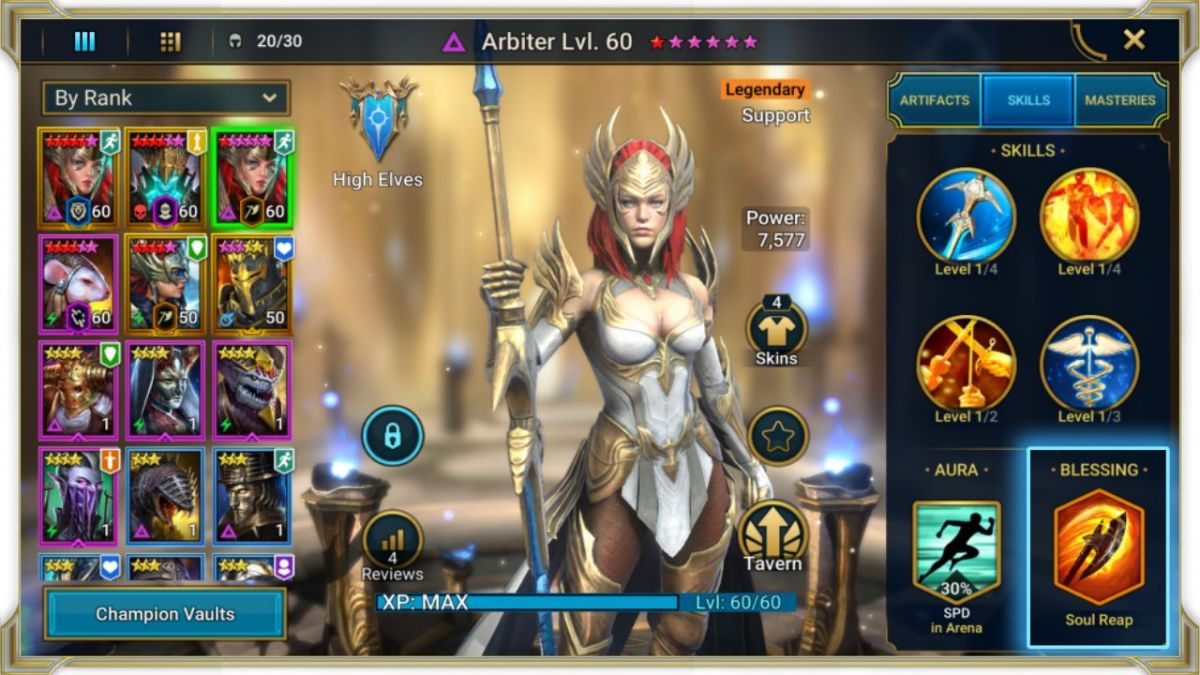This screenshot has height=675, width=1200.
Task: Select the green-highlighted Arbiter portrait
Action: tap(252, 178)
